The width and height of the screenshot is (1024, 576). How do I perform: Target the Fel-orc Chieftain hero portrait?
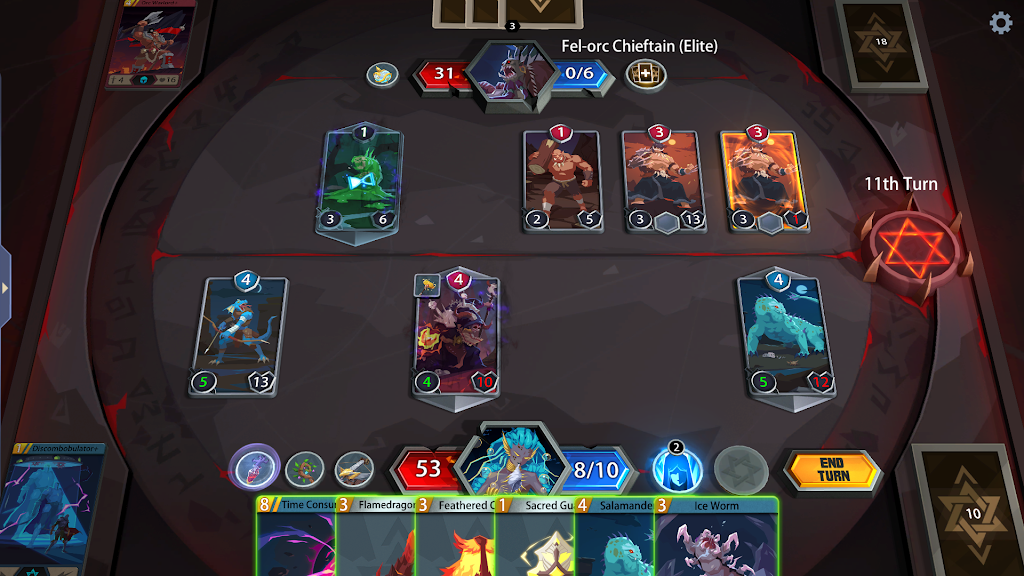point(510,74)
